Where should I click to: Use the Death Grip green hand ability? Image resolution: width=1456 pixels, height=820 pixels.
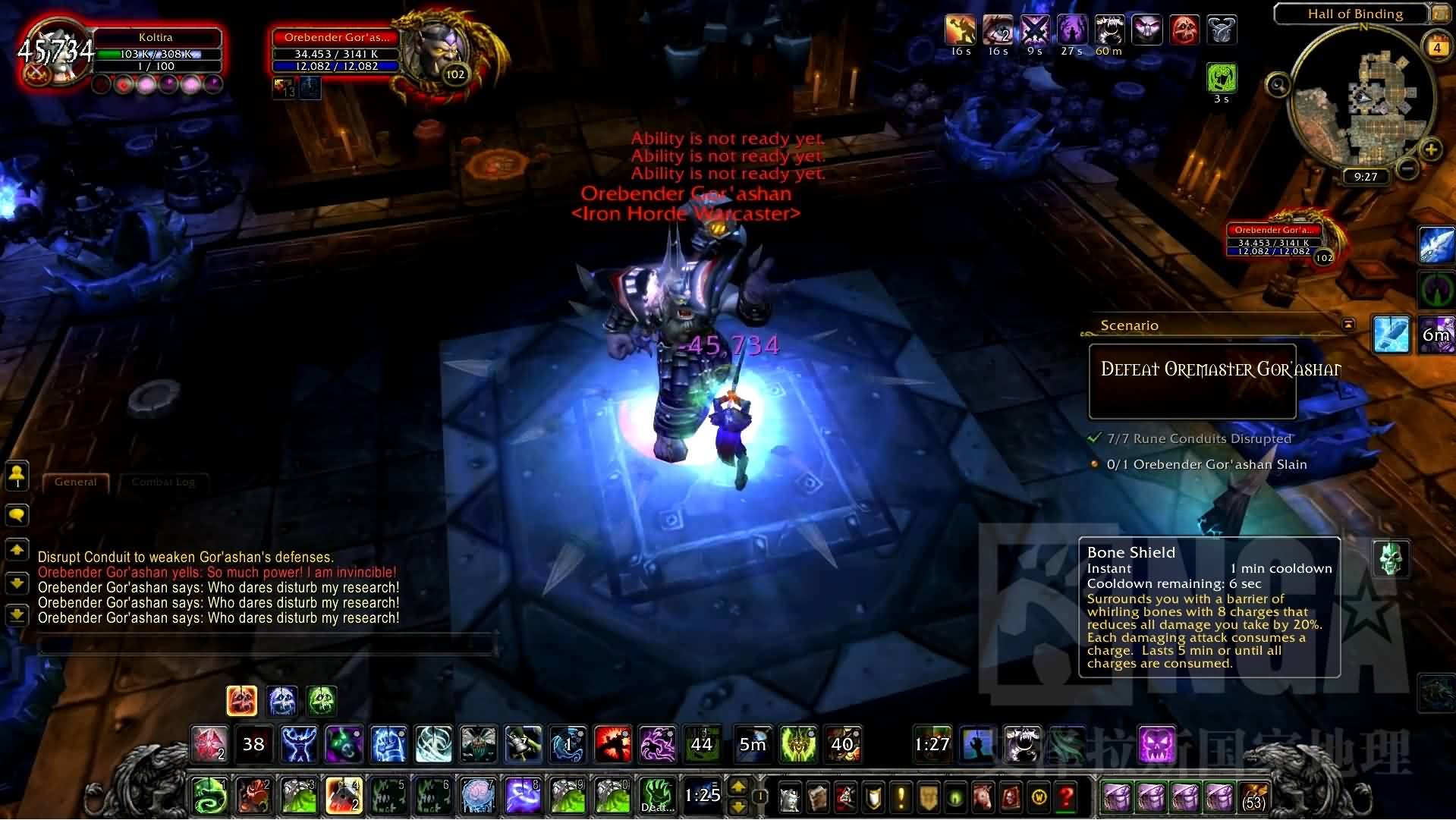657,795
